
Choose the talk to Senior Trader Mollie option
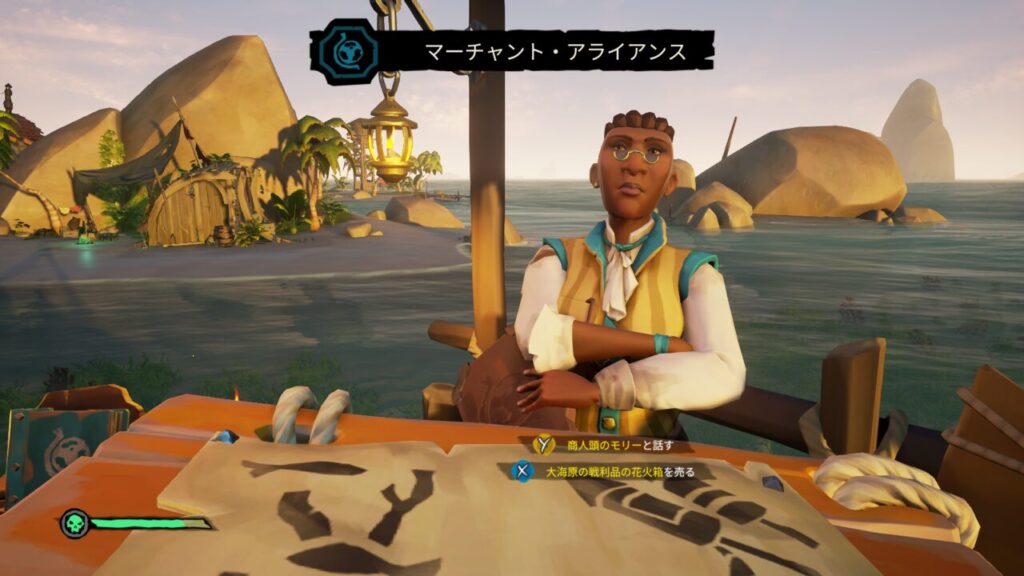tap(606, 445)
